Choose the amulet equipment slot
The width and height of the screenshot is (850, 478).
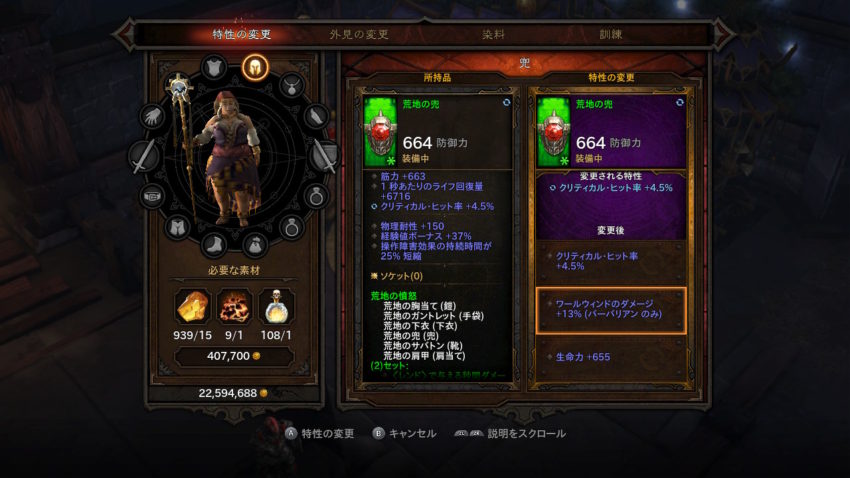[291, 85]
